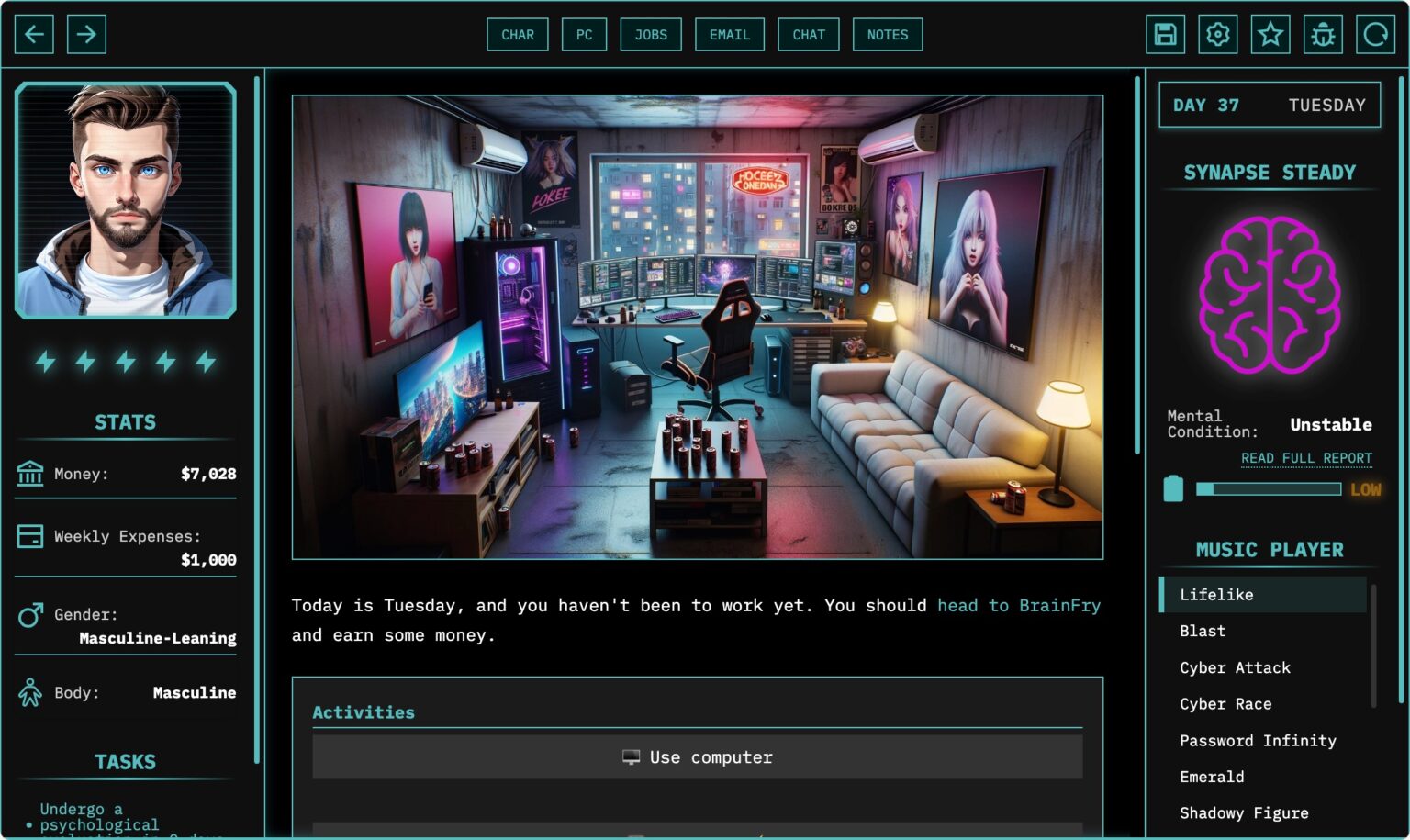Click the battery icon near the LOW bar
The height and width of the screenshot is (840, 1410).
(1174, 489)
